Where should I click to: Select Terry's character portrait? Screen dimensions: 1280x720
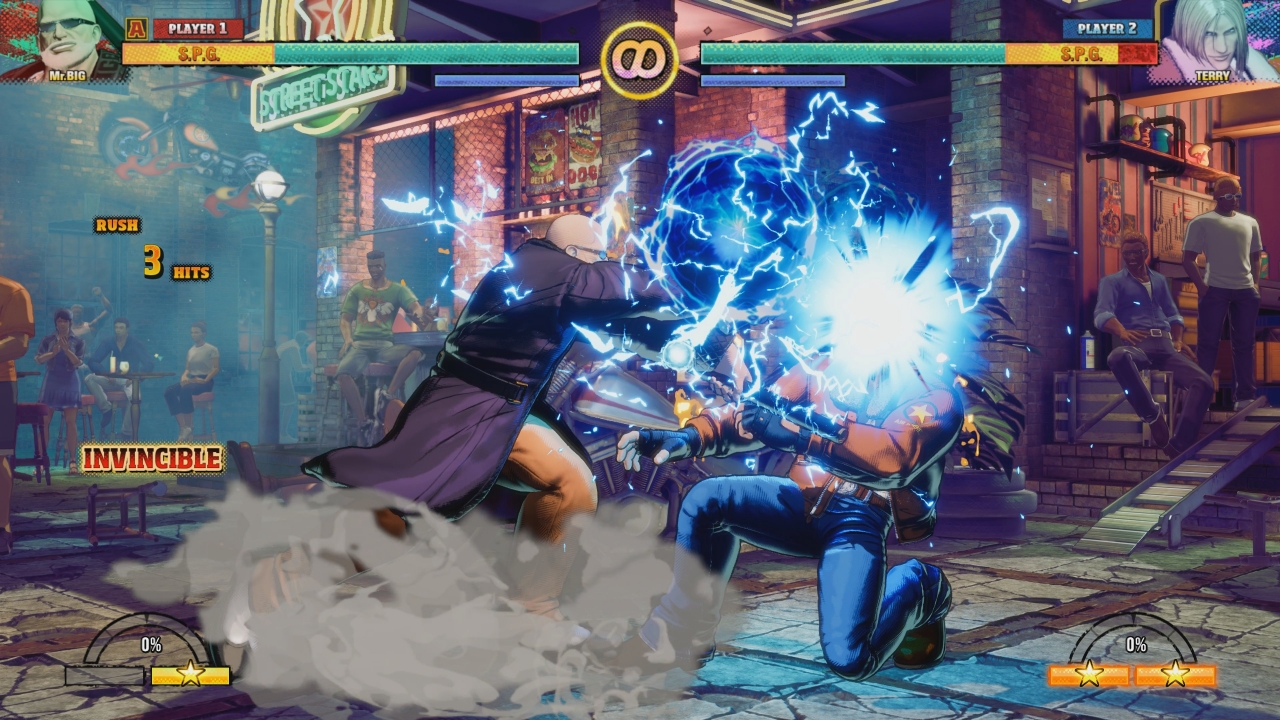[x=1213, y=40]
